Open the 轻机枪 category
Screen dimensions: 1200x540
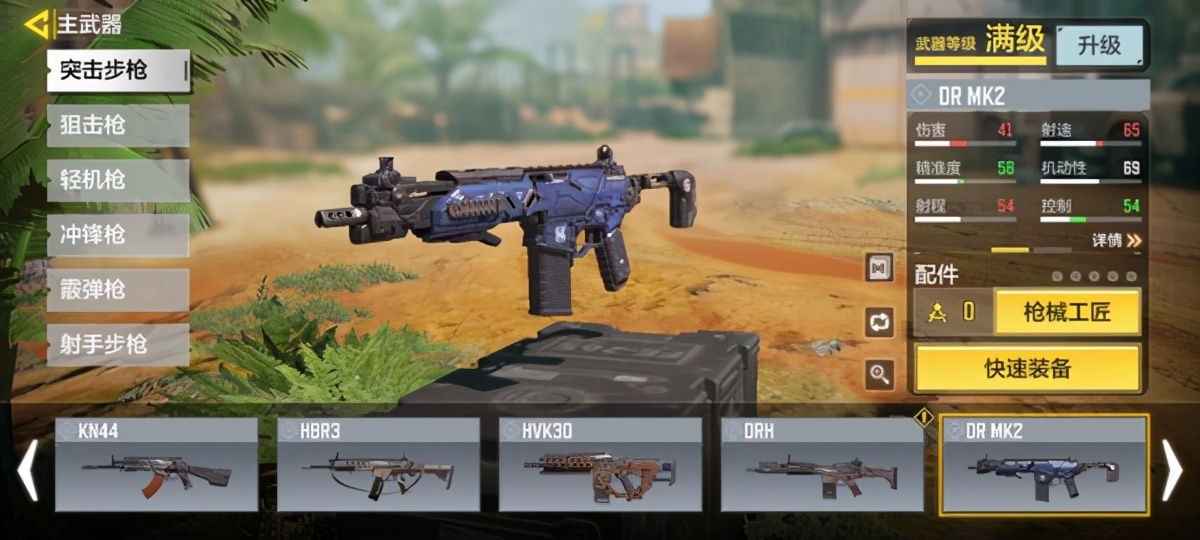click(117, 181)
